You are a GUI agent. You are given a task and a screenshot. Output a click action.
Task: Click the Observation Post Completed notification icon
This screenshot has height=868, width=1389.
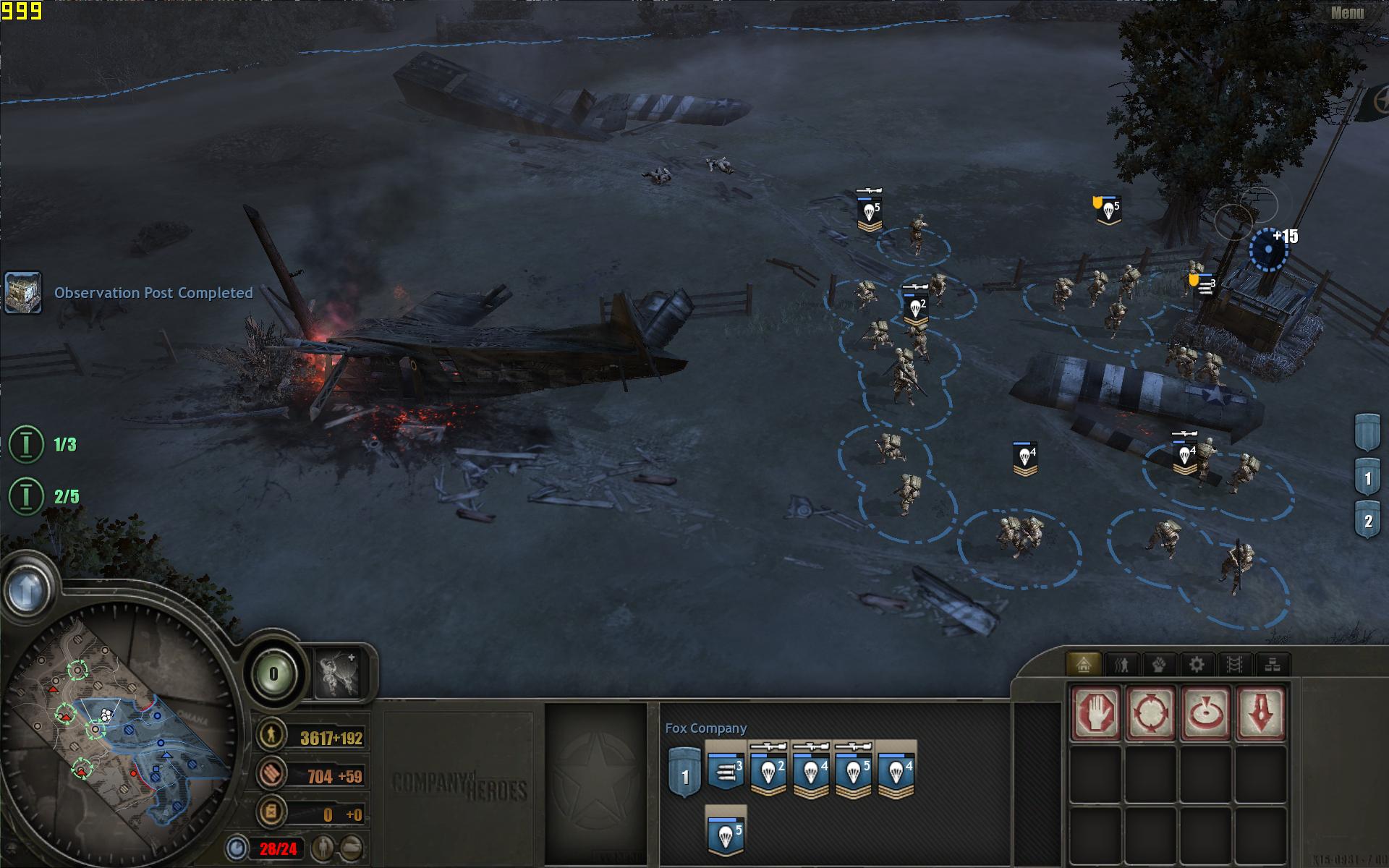(23, 292)
